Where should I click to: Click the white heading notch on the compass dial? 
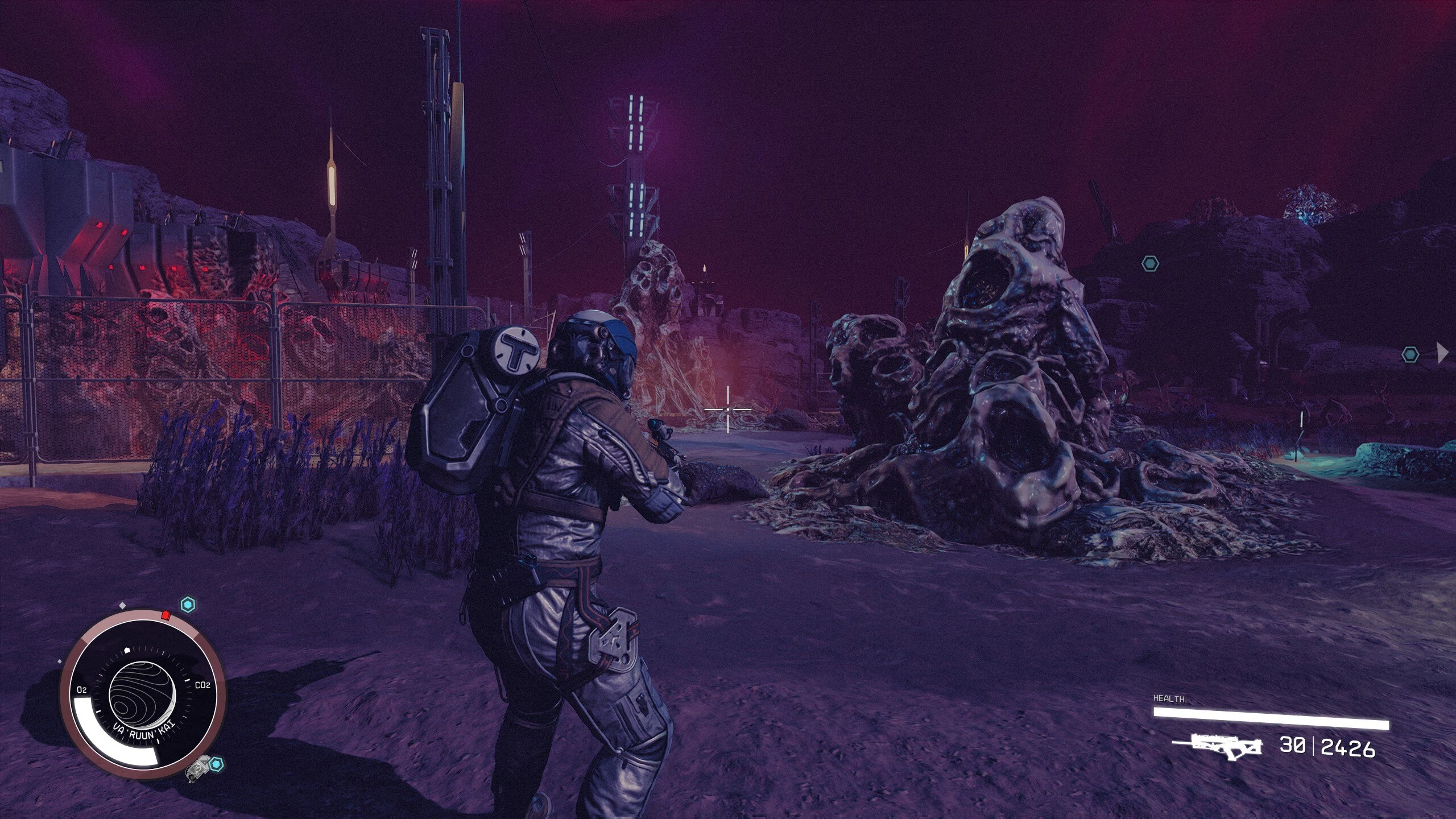click(x=126, y=650)
